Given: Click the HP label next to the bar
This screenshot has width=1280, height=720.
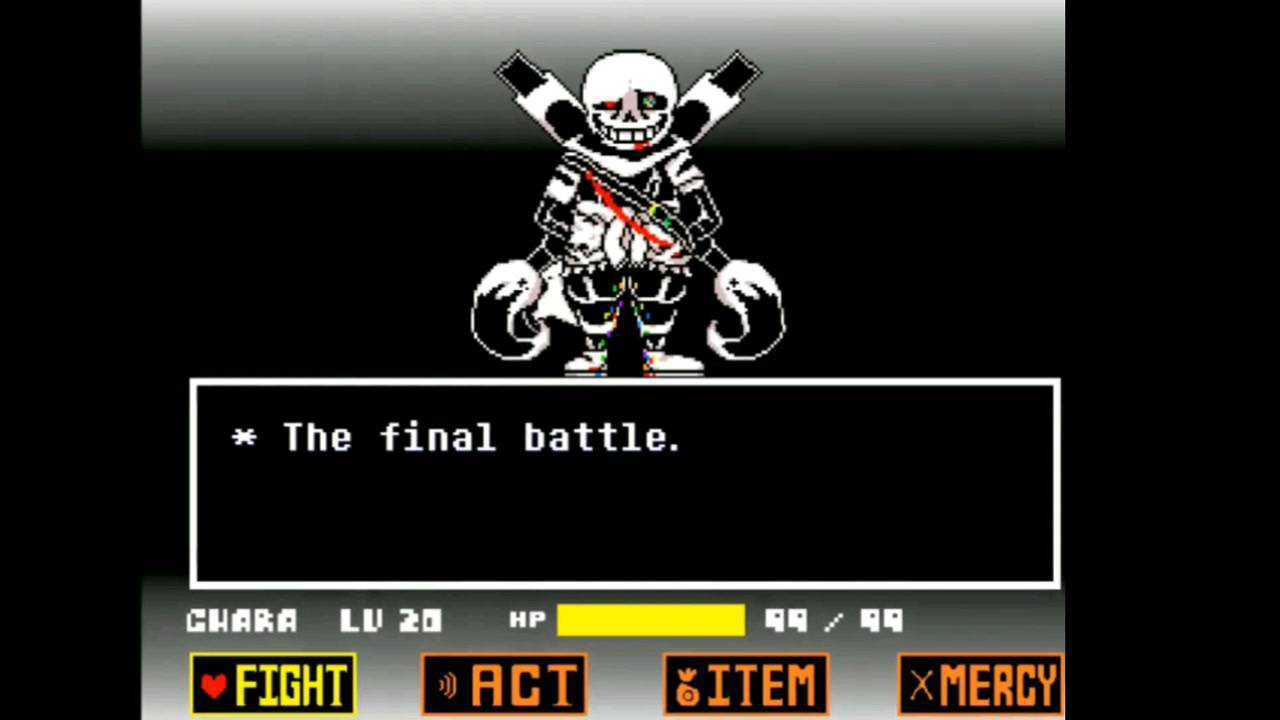Looking at the screenshot, I should pyautogui.click(x=528, y=620).
